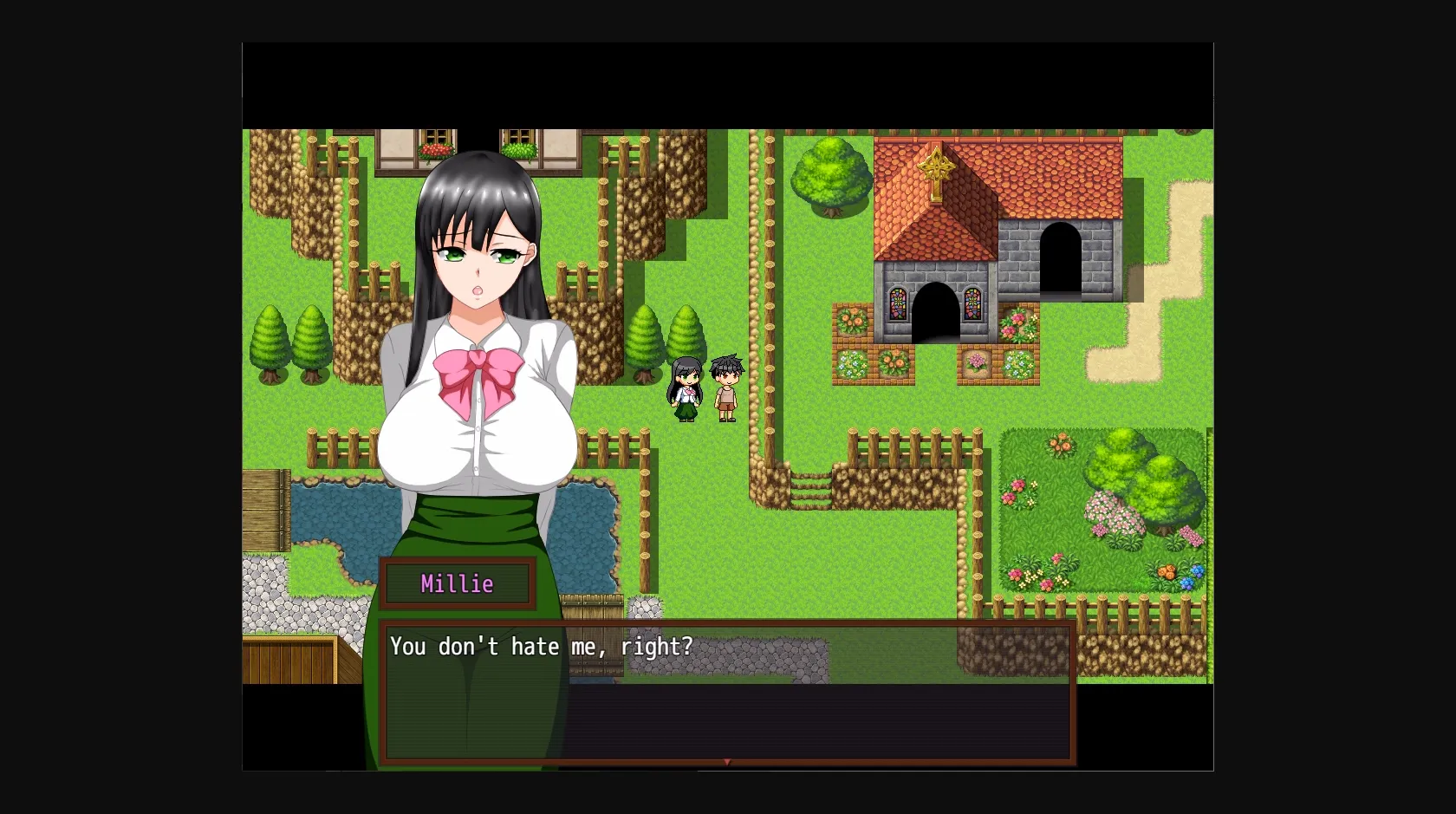Viewport: 1456px width, 814px height.
Task: Click the red continue arrow below the dialogue text
Action: 726,762
